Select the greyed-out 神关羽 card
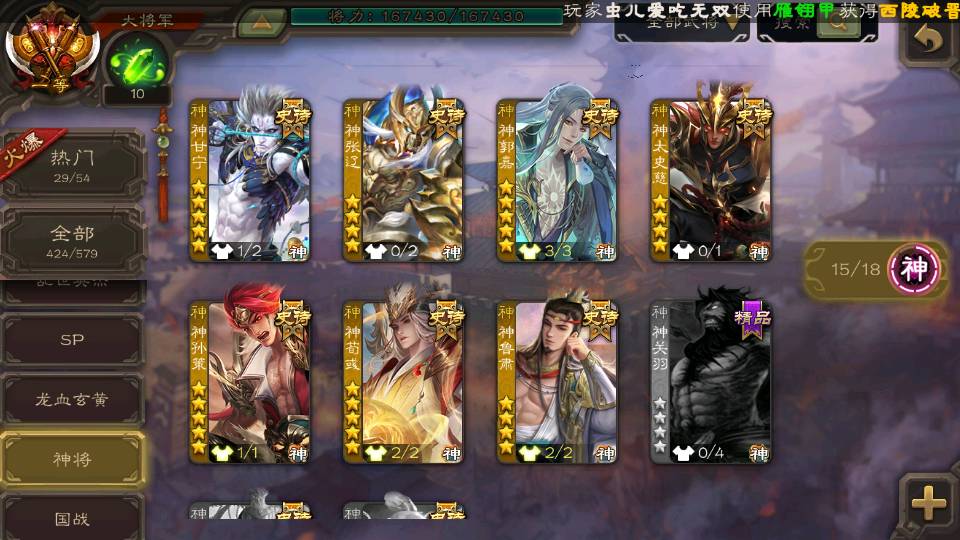The width and height of the screenshot is (960, 540). tap(711, 382)
